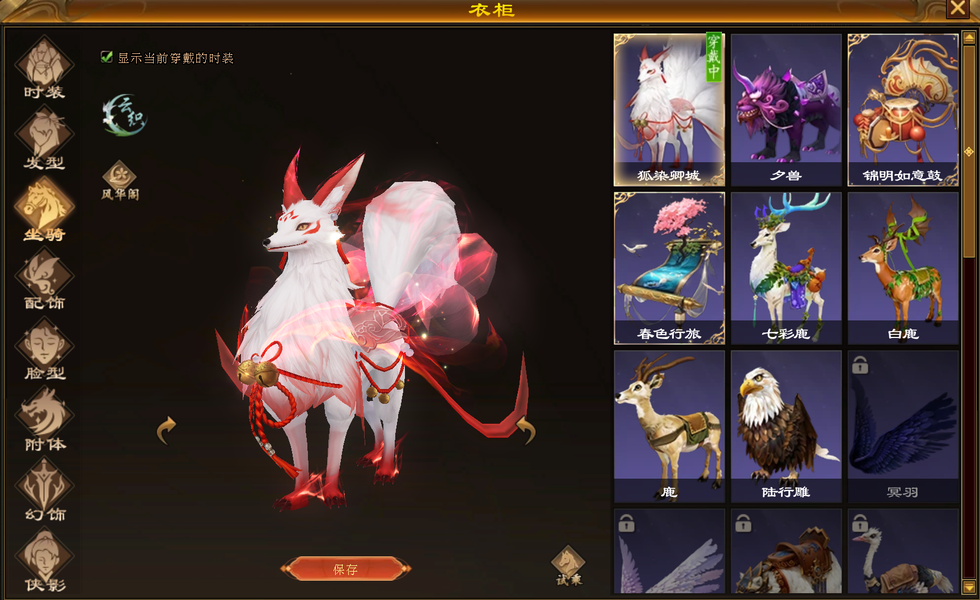980x600 pixels.
Task: Click the round 云裳 emblem icon
Action: (125, 115)
